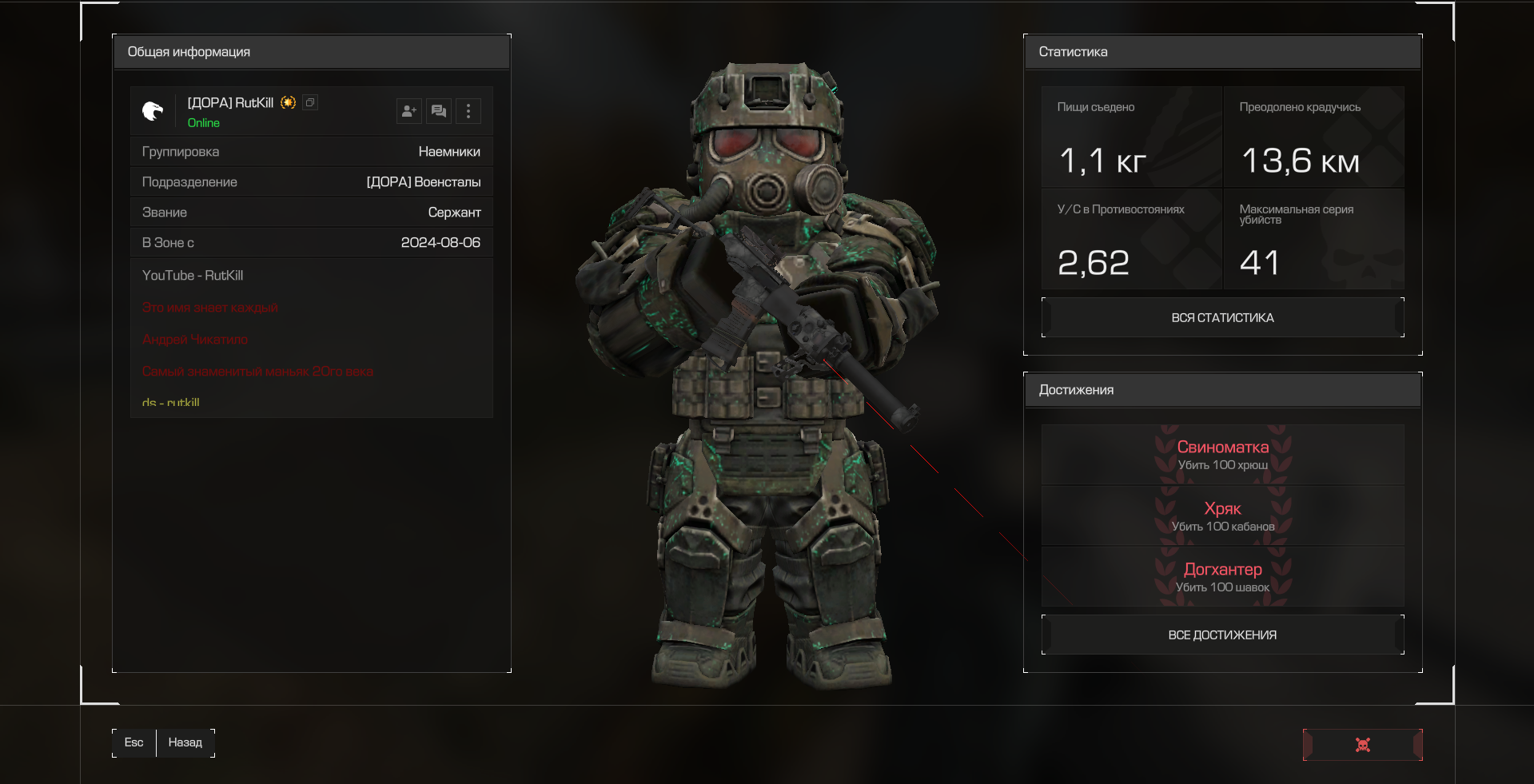
Task: Click the gold badge beside RutKill's name
Action: click(288, 102)
